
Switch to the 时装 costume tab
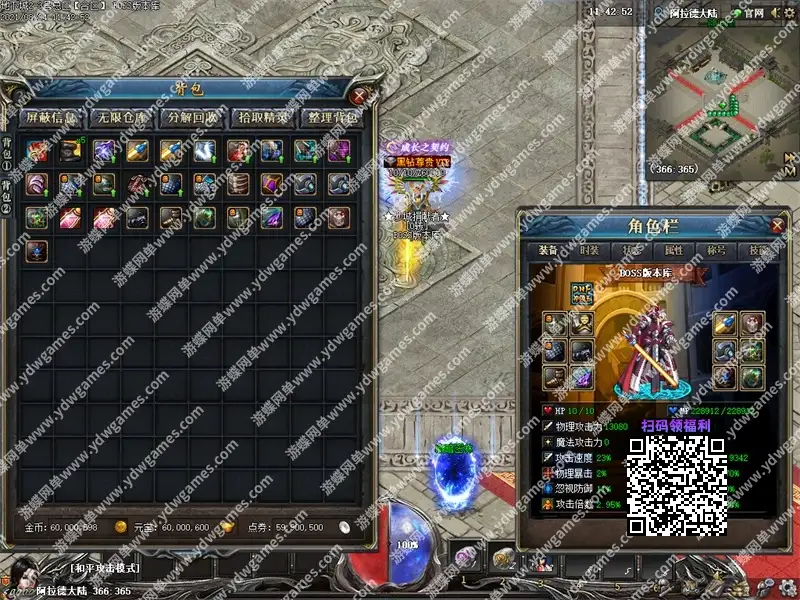click(591, 251)
